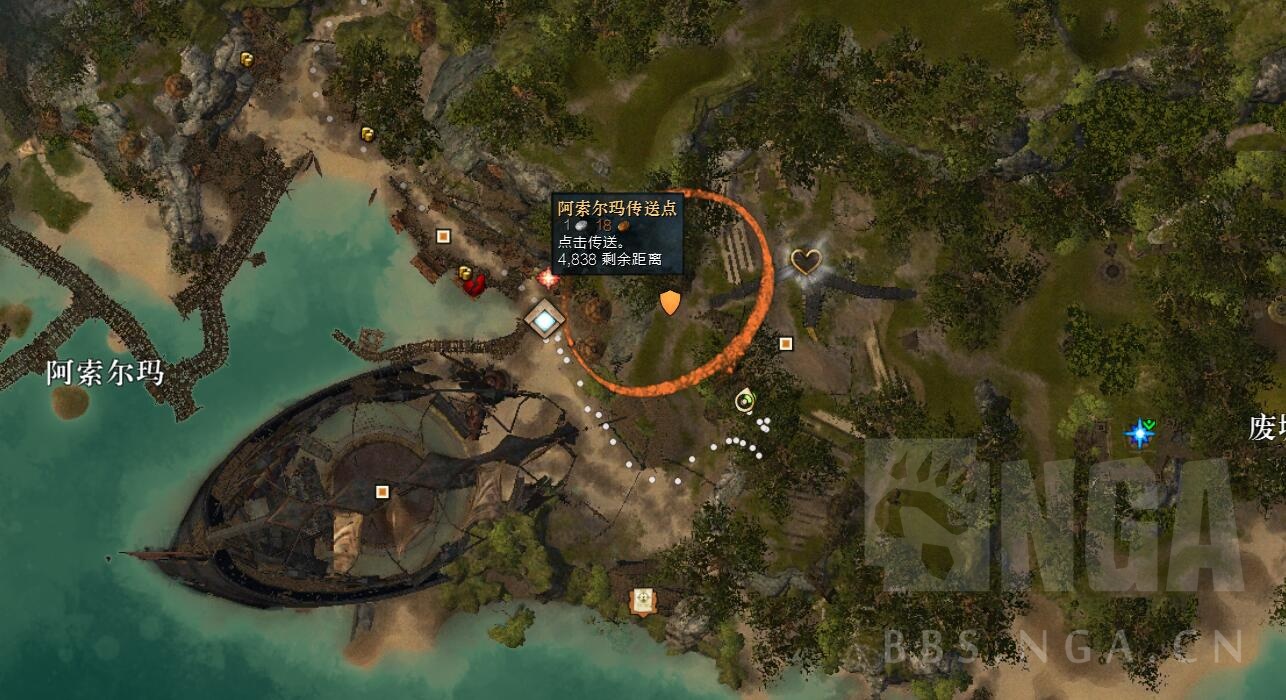Image resolution: width=1286 pixels, height=700 pixels.
Task: Select the golden renown heart marker
Action: [806, 262]
